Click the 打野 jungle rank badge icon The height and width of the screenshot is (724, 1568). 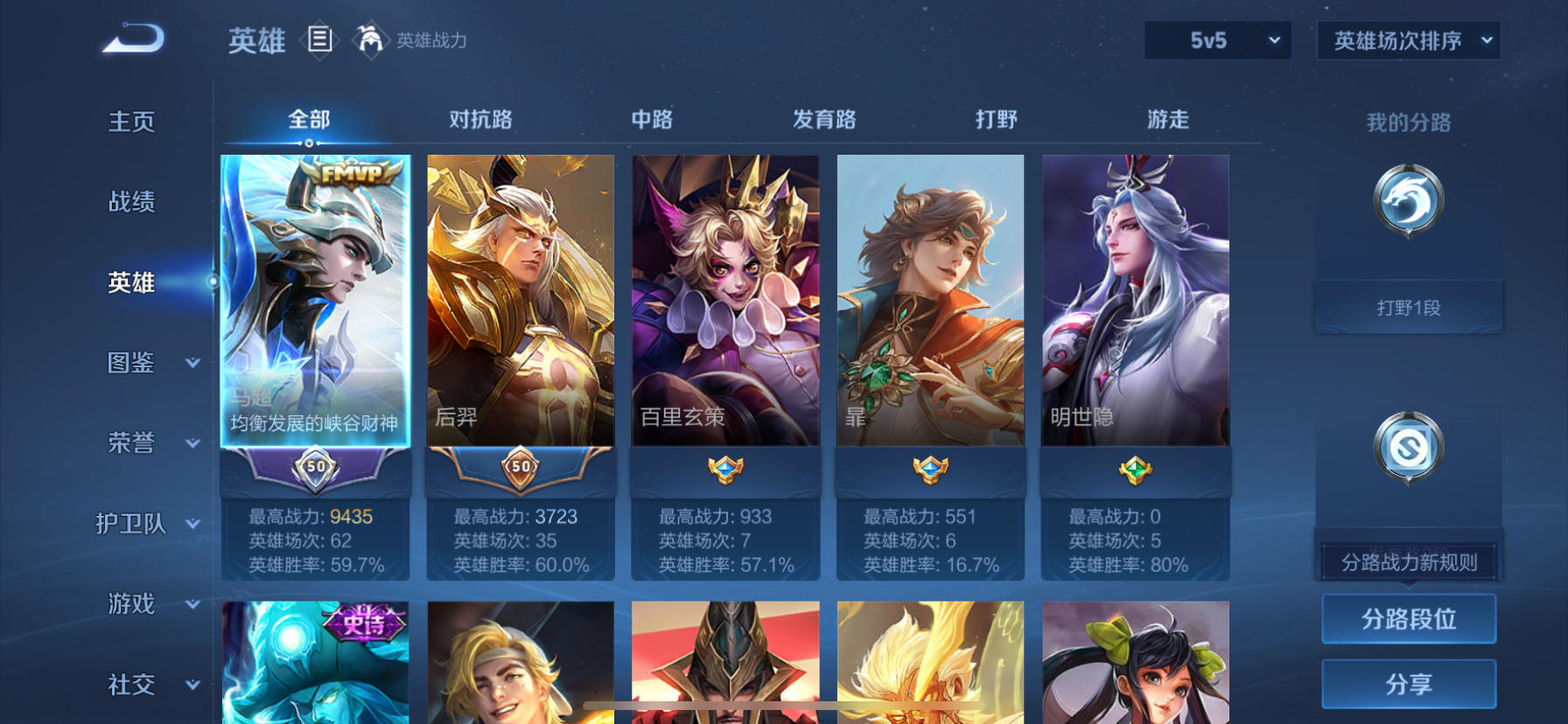coord(1408,199)
